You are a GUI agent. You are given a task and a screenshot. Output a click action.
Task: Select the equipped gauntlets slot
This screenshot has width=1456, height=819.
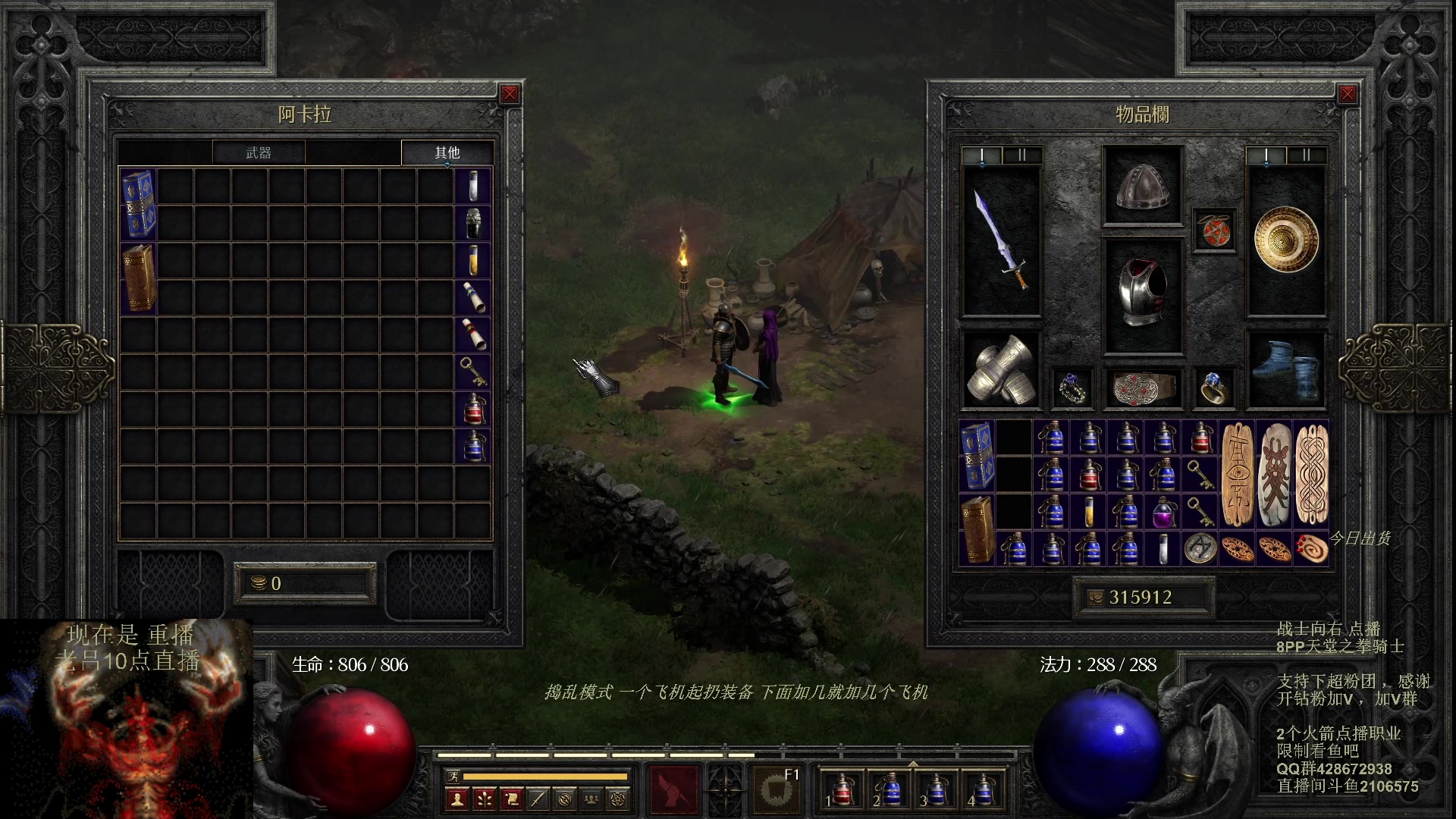point(1002,370)
